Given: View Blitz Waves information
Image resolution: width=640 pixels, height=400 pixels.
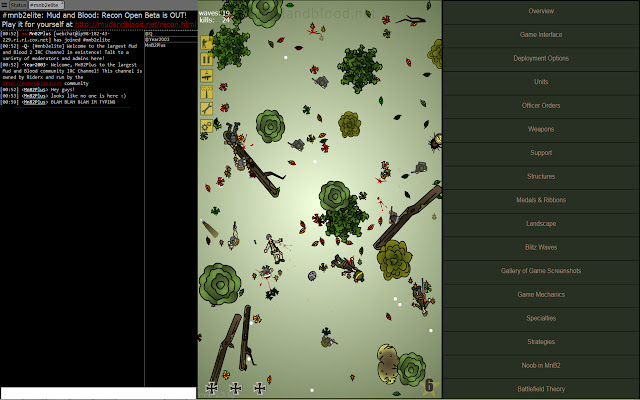Looking at the screenshot, I should click(541, 247).
